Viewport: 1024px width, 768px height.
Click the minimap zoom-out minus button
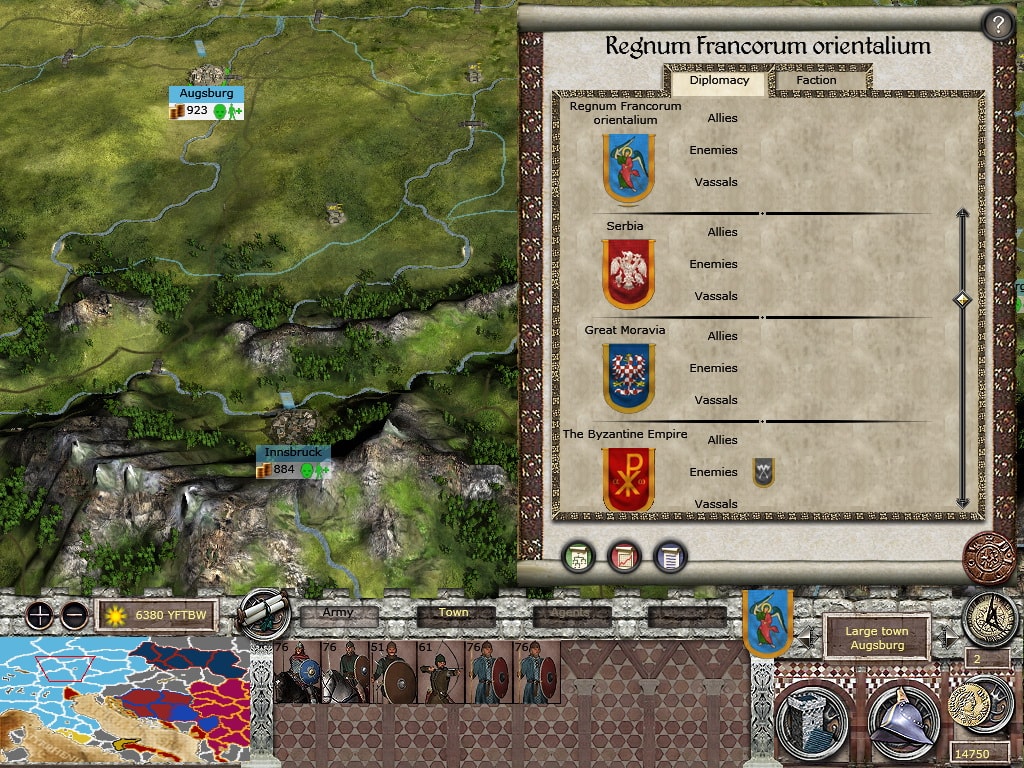[74, 615]
